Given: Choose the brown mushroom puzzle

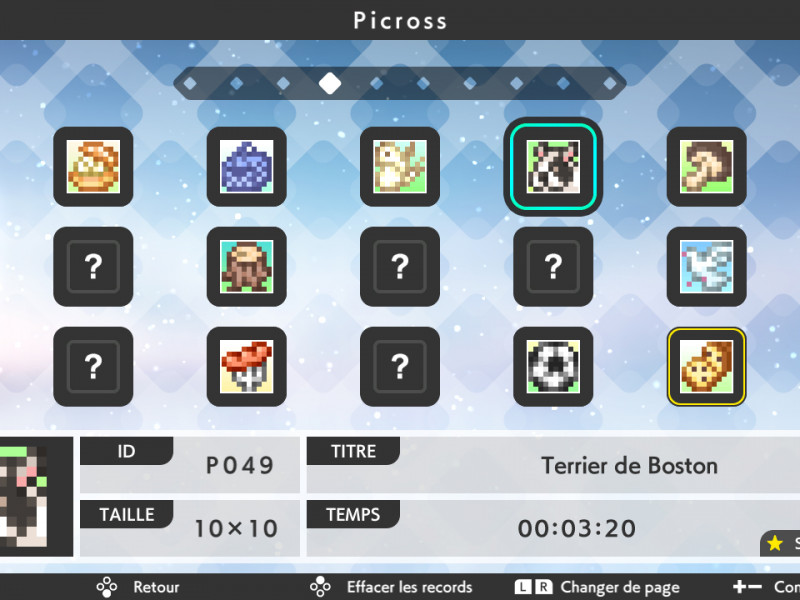Looking at the screenshot, I should coord(706,166).
